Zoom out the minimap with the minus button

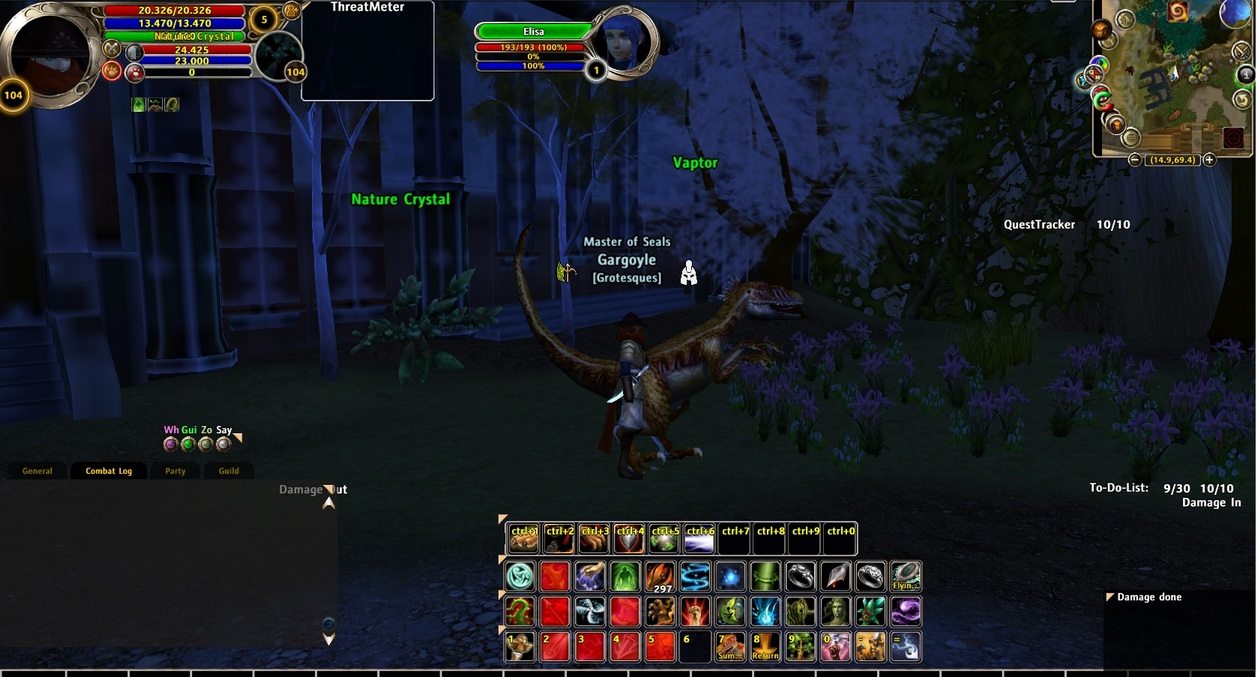pyautogui.click(x=1135, y=160)
